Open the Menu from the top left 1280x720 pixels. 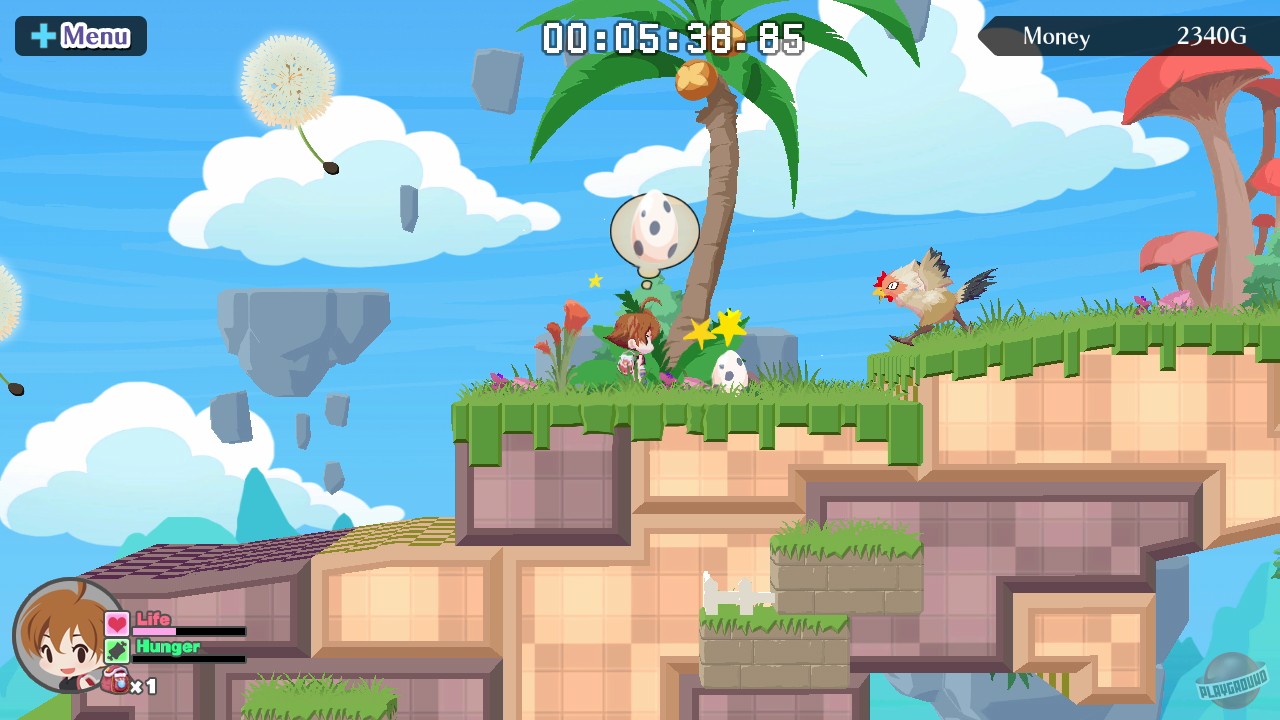coord(80,35)
